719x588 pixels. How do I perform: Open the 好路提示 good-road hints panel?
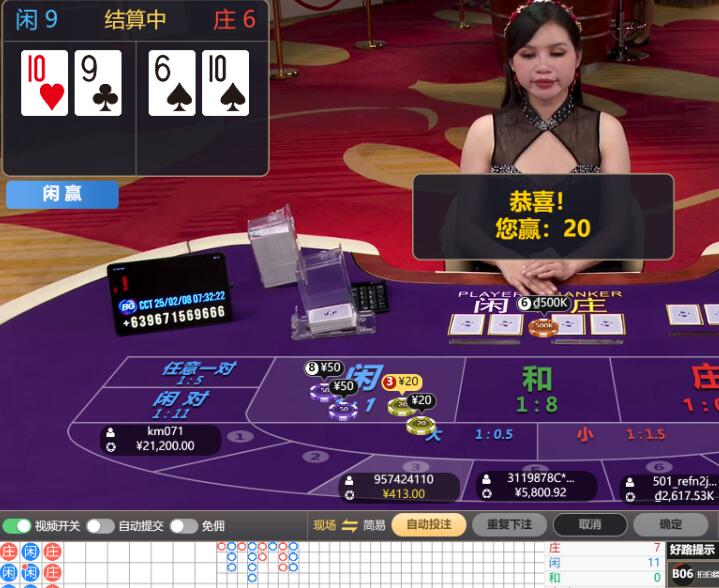[x=692, y=549]
